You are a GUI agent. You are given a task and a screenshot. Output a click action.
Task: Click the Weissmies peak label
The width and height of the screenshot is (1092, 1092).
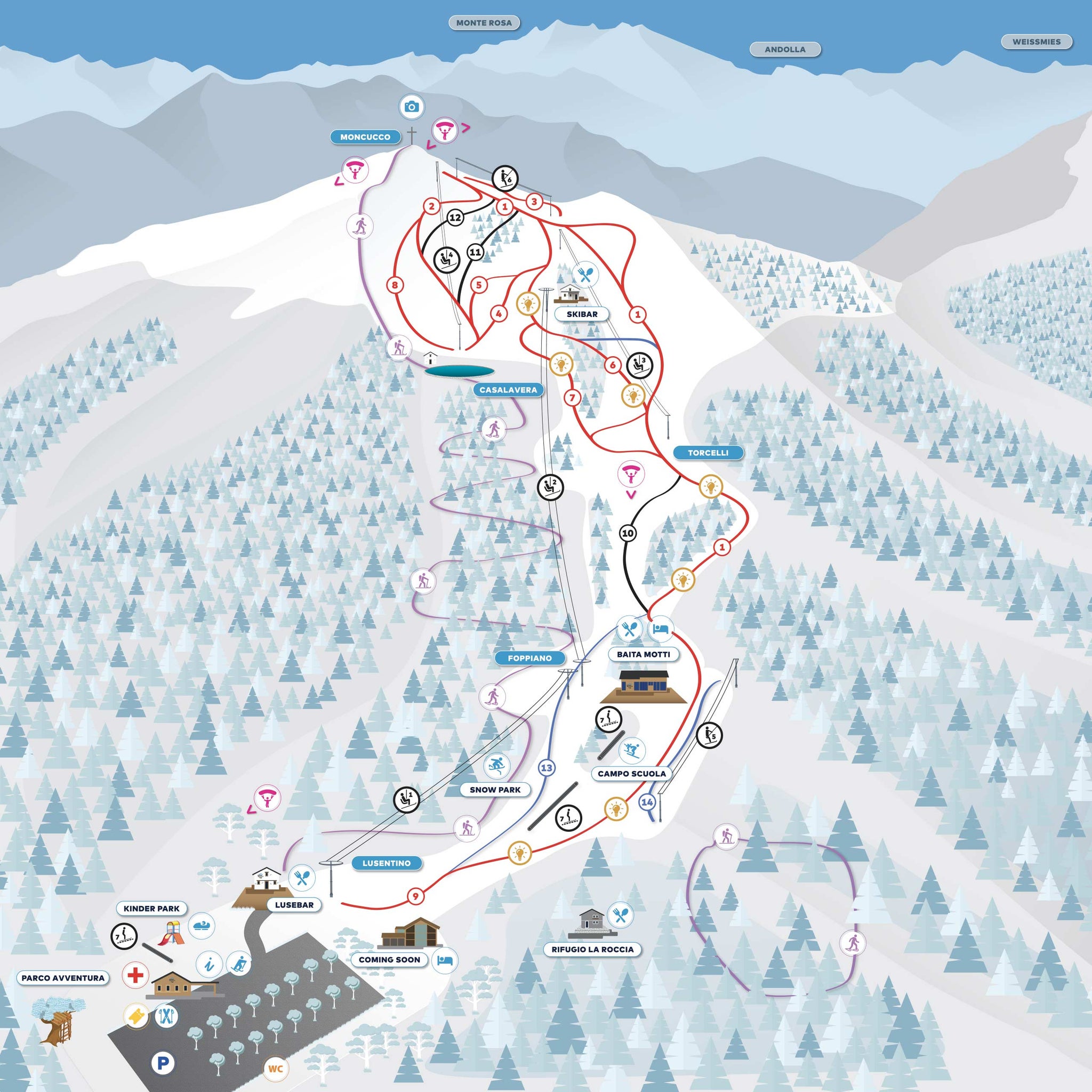[x=1036, y=42]
